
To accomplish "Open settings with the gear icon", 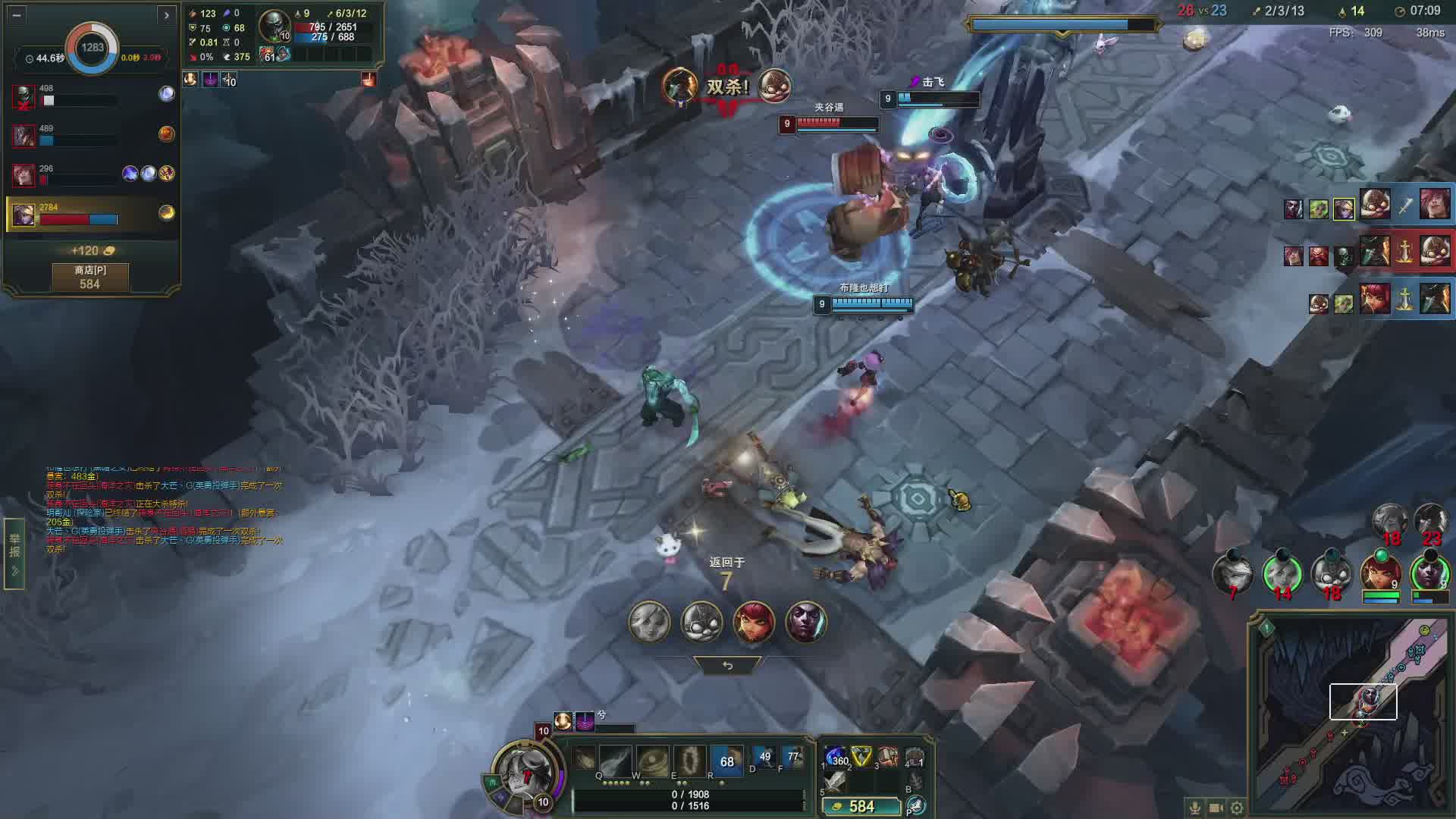I will click(1237, 808).
